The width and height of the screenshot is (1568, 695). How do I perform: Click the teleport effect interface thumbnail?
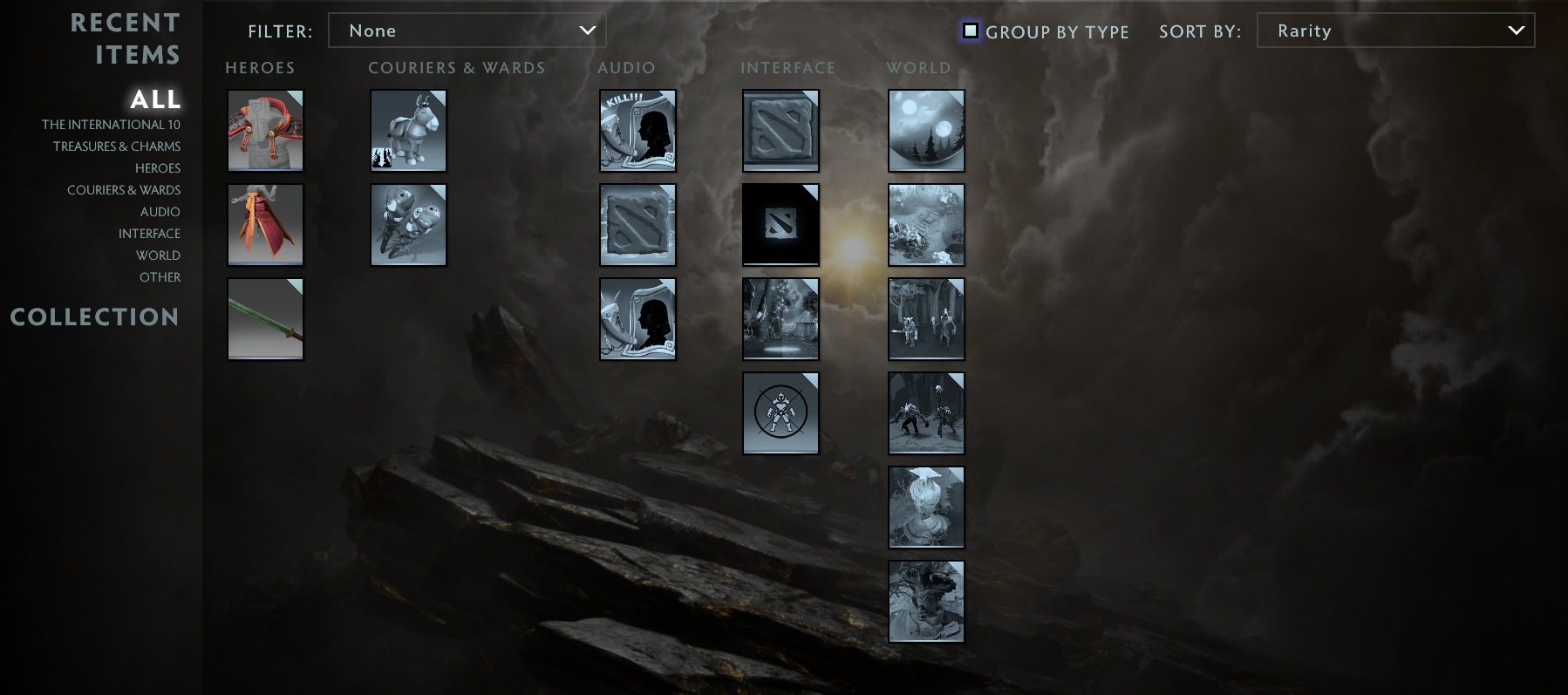point(781,318)
